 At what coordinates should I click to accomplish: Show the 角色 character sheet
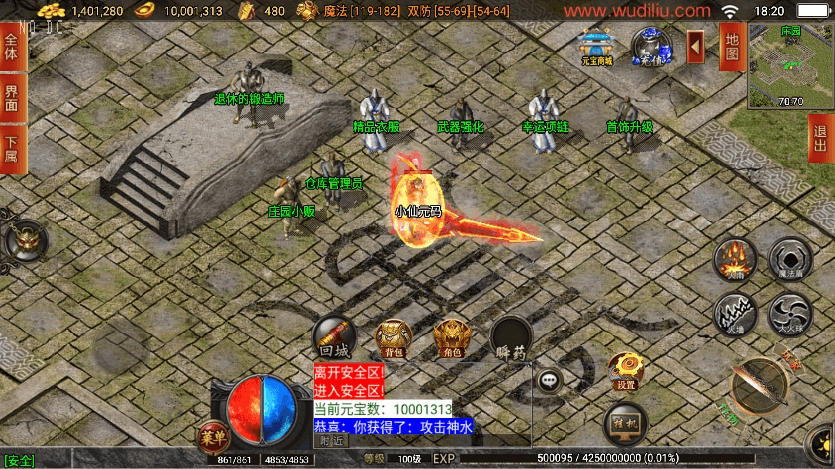point(452,338)
